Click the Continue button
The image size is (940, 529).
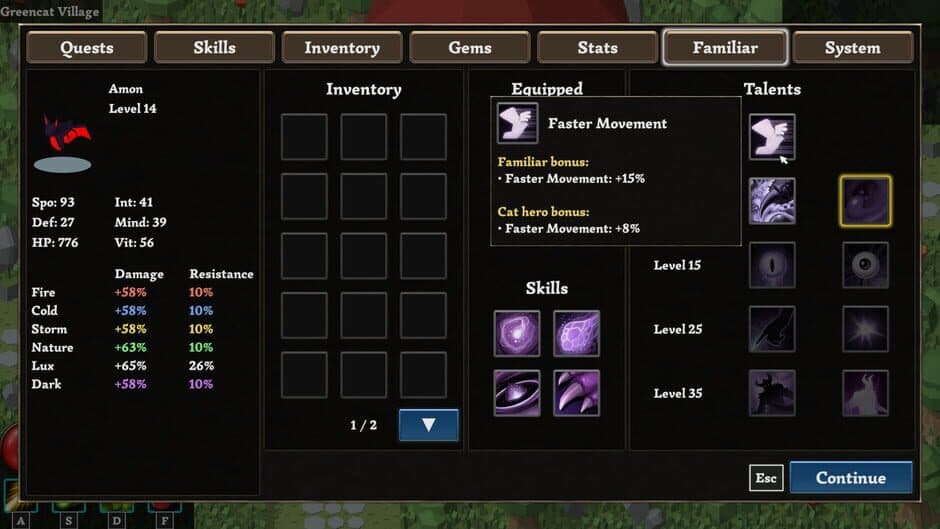(850, 478)
